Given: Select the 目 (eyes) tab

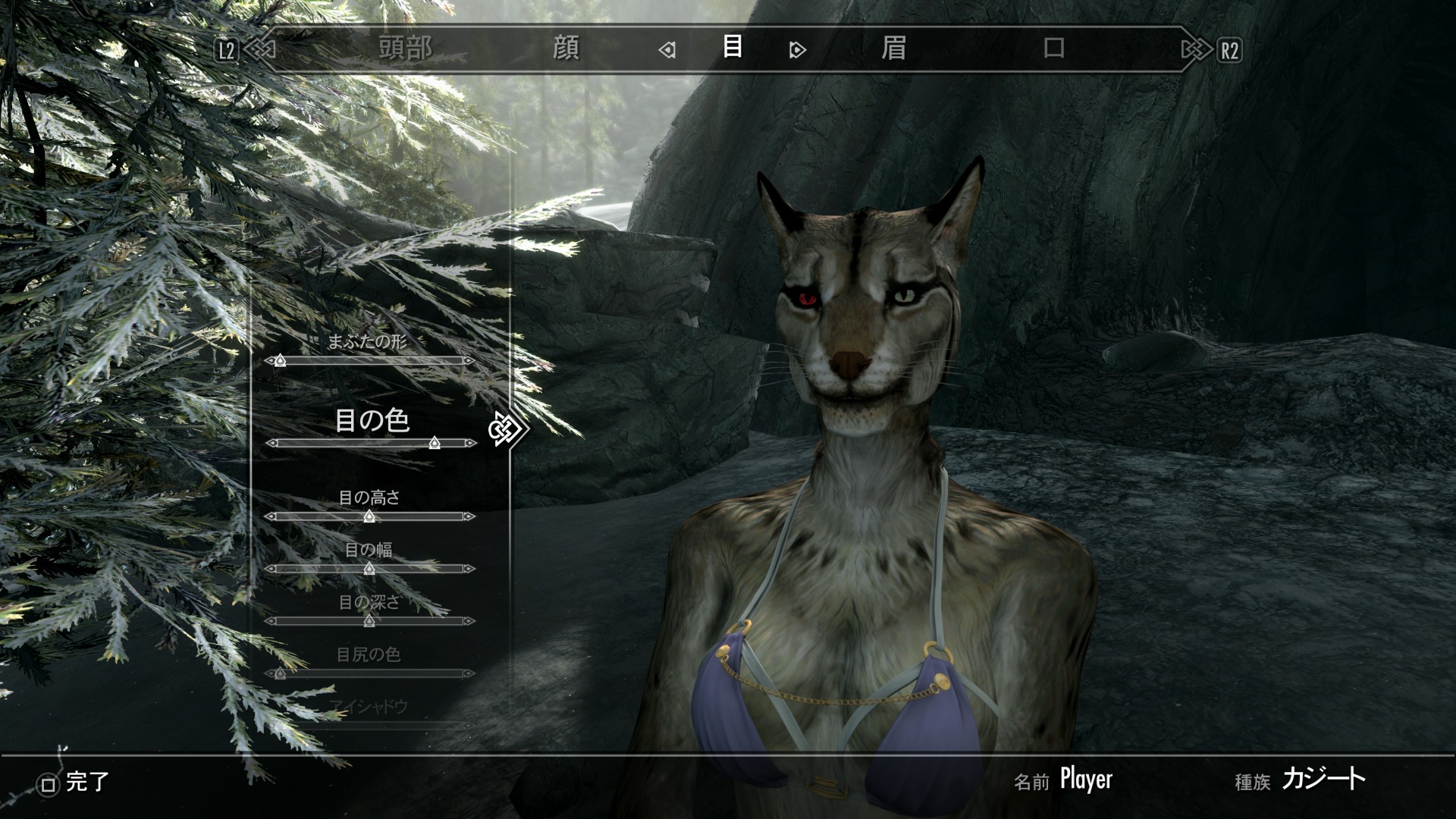Looking at the screenshot, I should 732,48.
